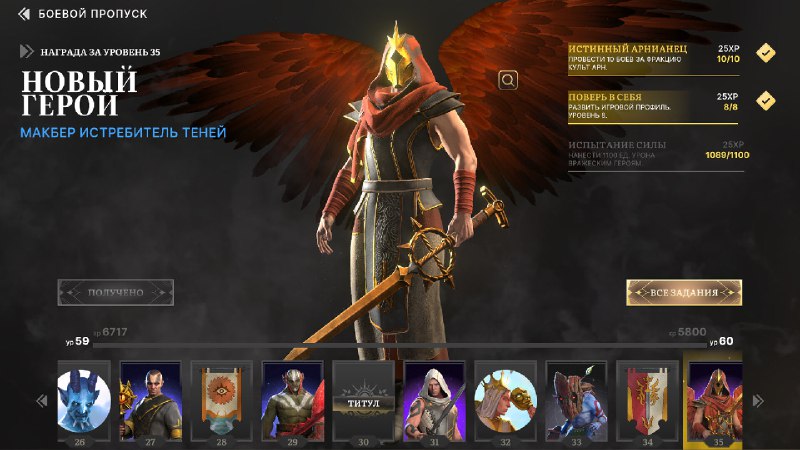Select level 31 white-hooded hero reward
This screenshot has height=450, width=800.
click(435, 398)
